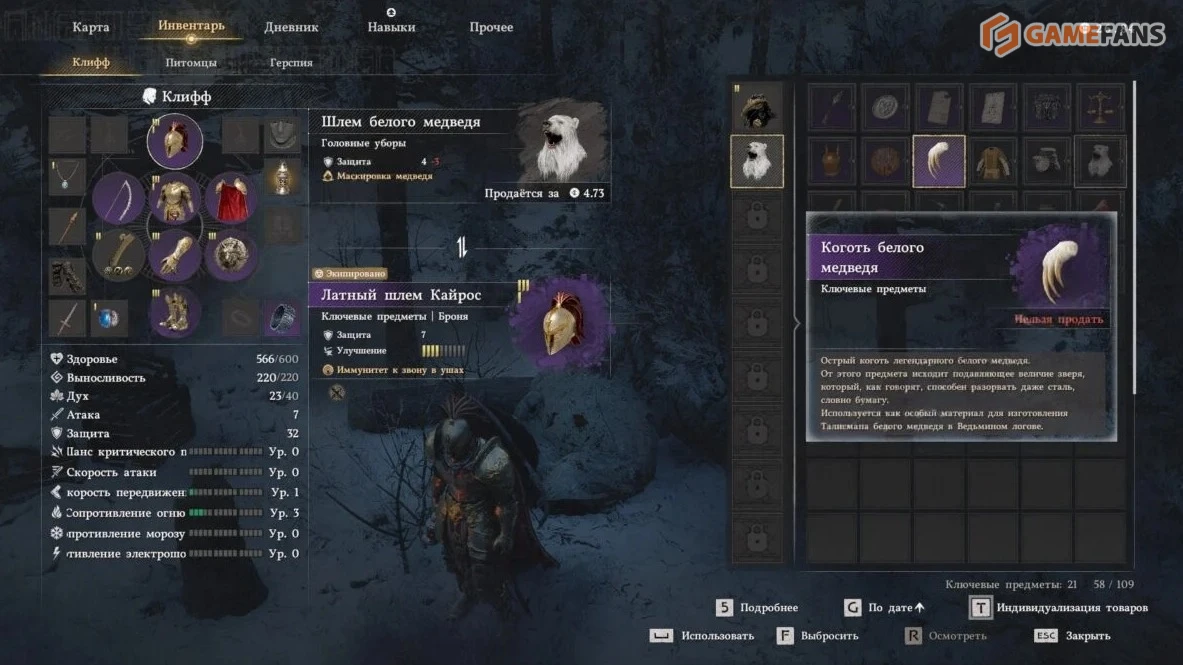Viewport: 1183px width, 665px height.
Task: Choose the red cloak equipment slot
Action: [x=231, y=198]
